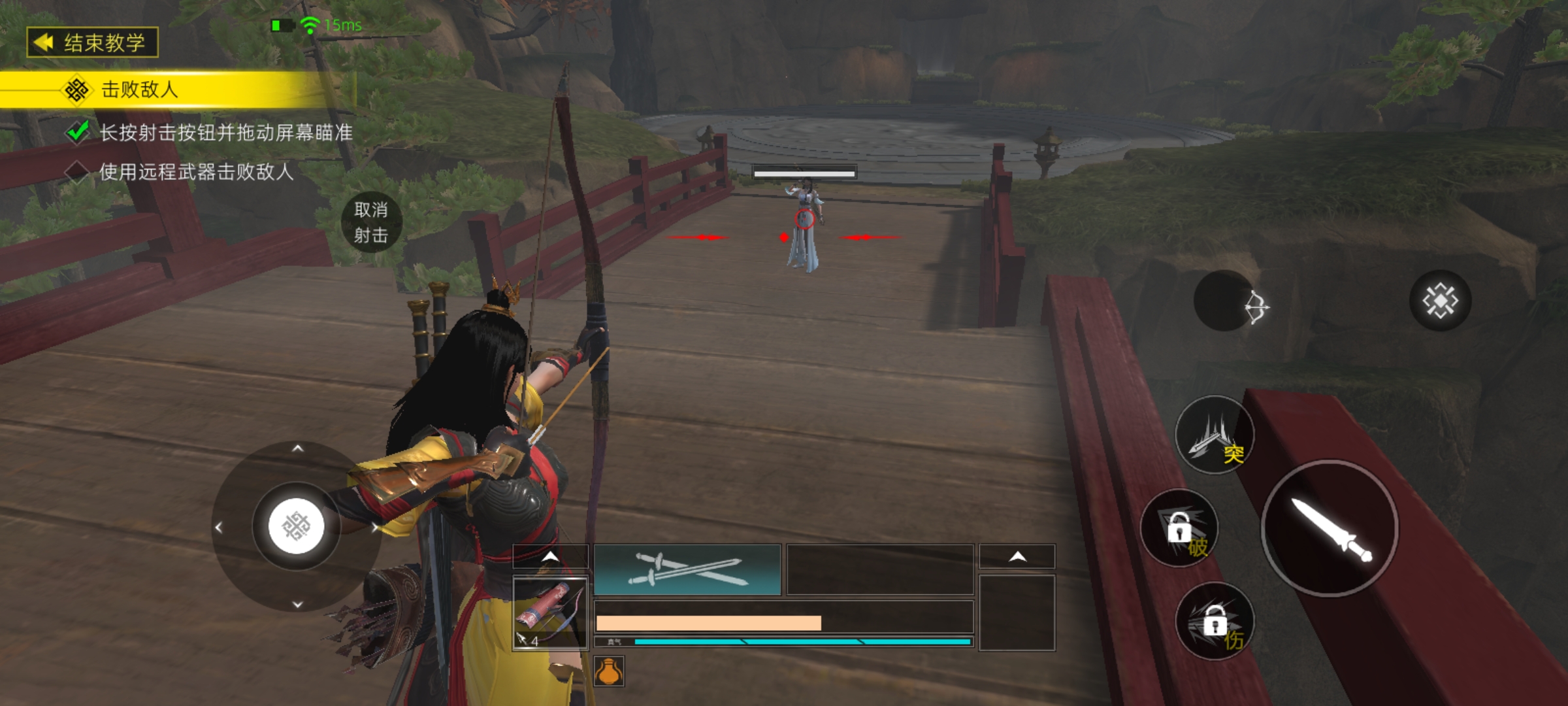
Task: Tap the virtual joystick center knob
Action: pyautogui.click(x=297, y=526)
